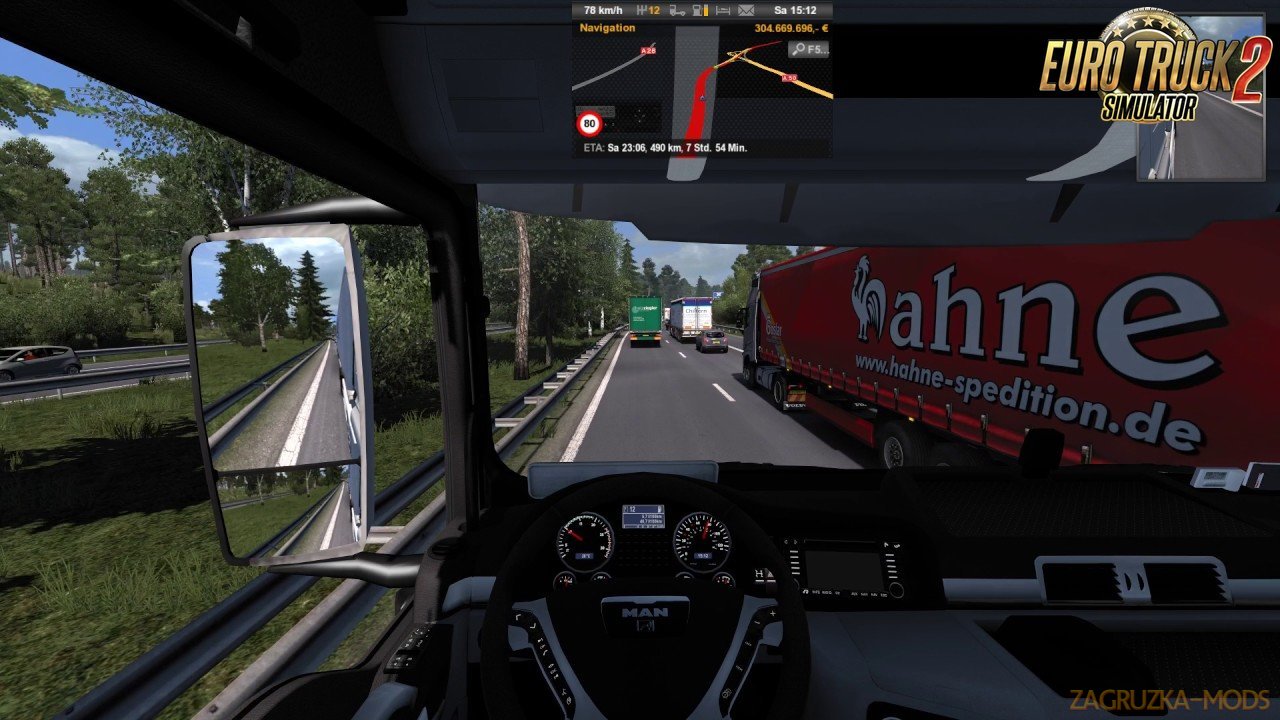Click the magnifier icon on the navigation panel

(x=798, y=48)
